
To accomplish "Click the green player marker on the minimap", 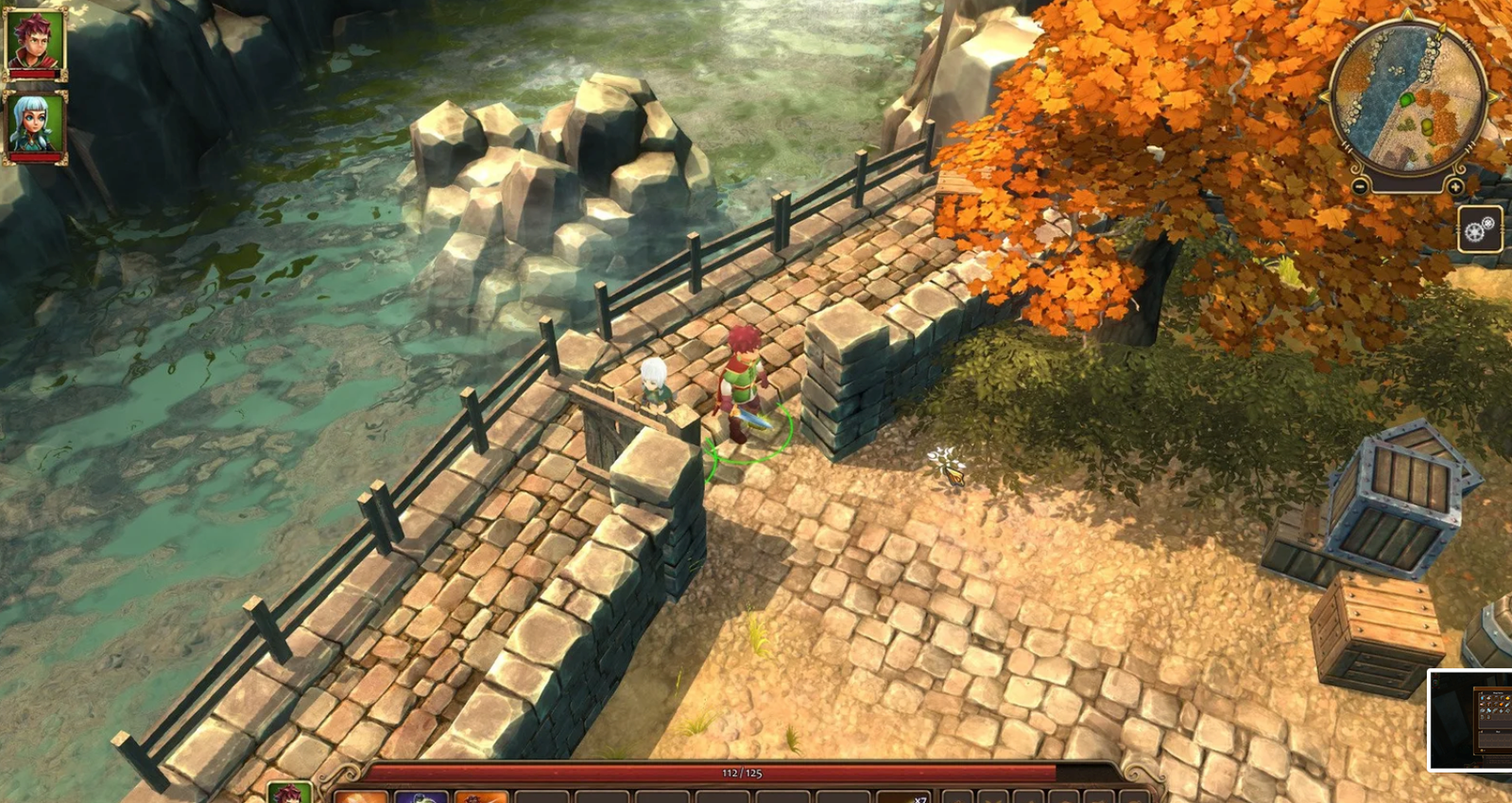I will (1407, 98).
